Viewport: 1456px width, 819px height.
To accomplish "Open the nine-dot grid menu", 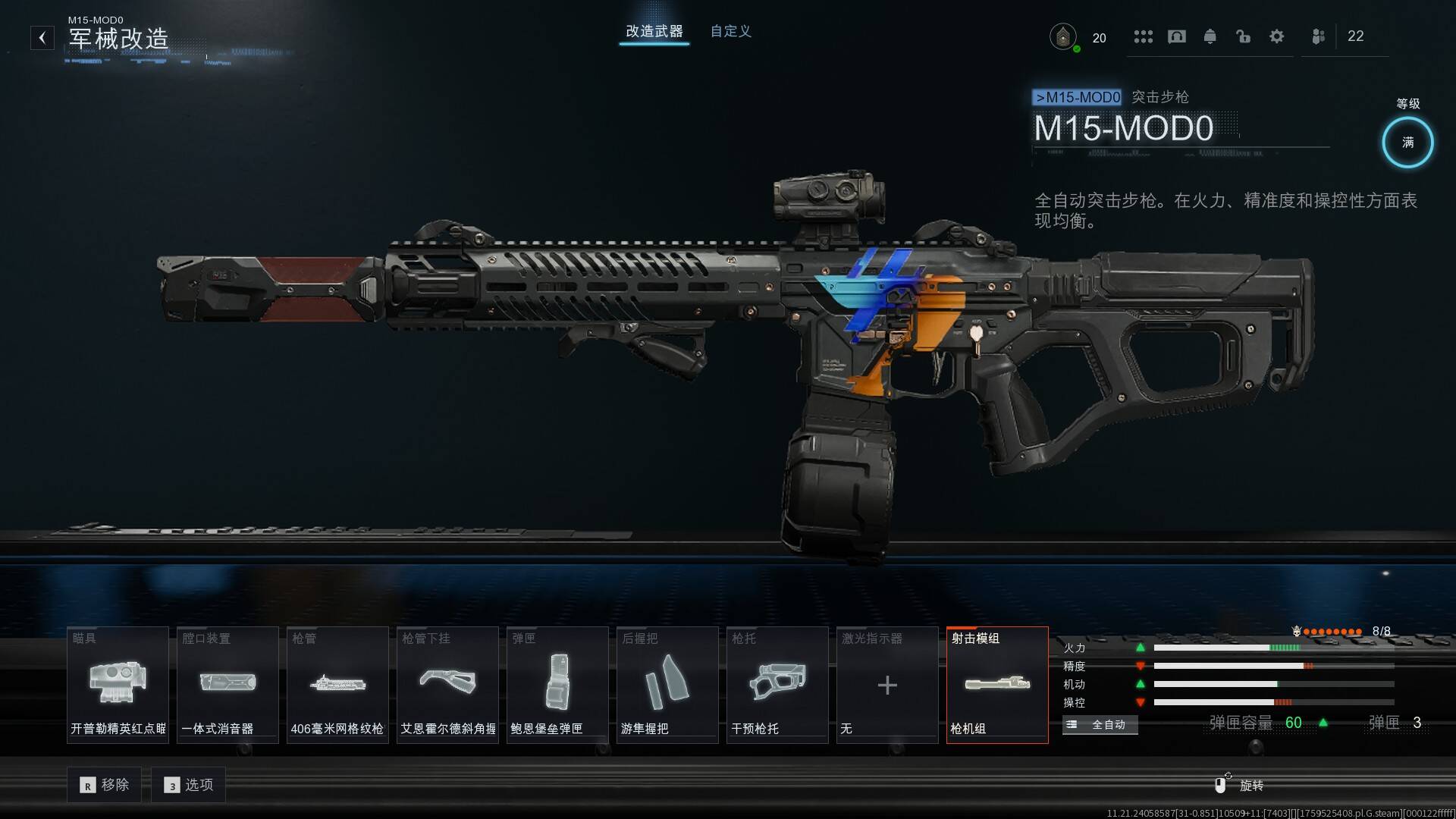I will (x=1143, y=36).
